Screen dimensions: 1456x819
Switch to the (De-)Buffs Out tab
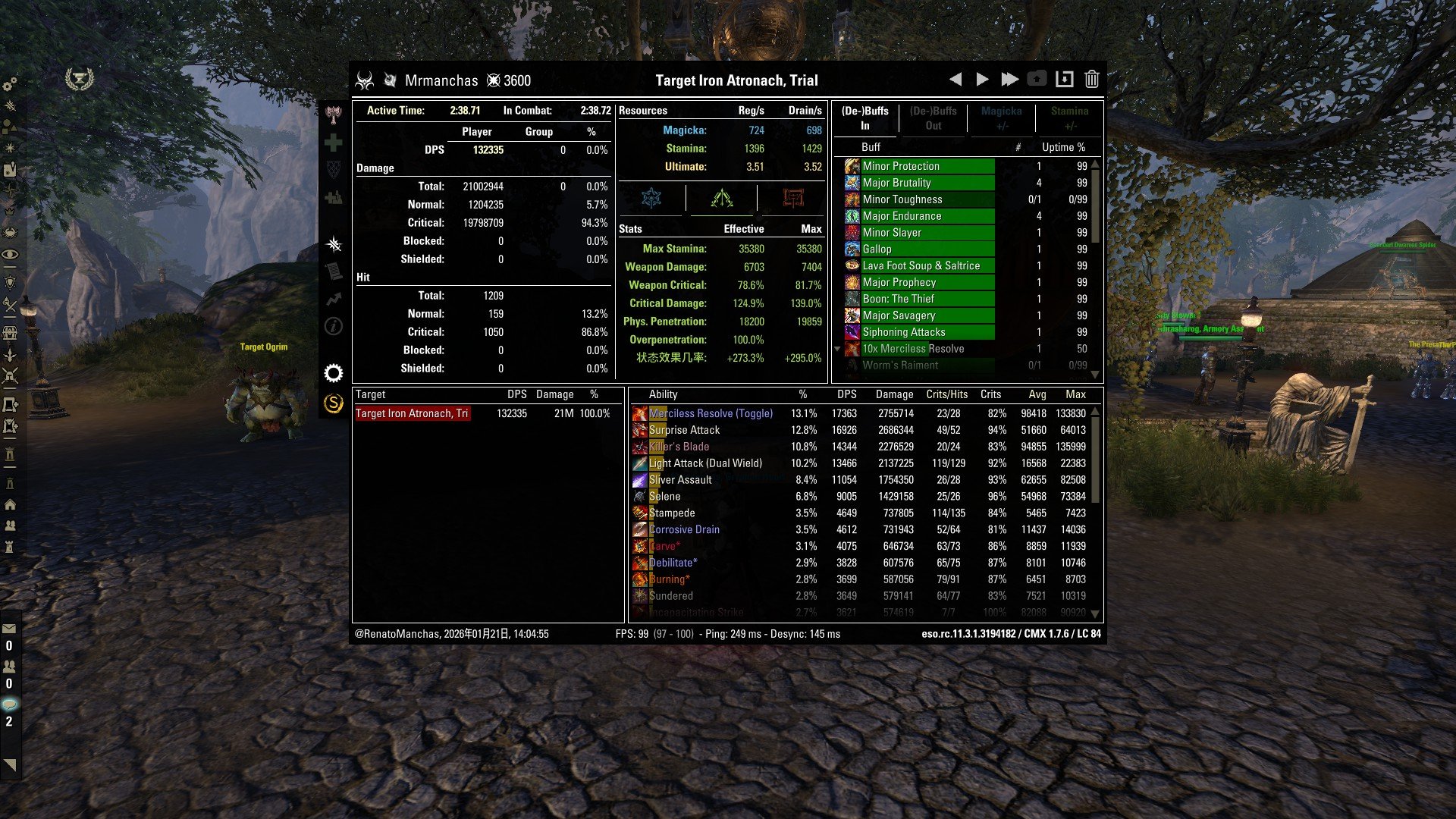click(x=934, y=118)
